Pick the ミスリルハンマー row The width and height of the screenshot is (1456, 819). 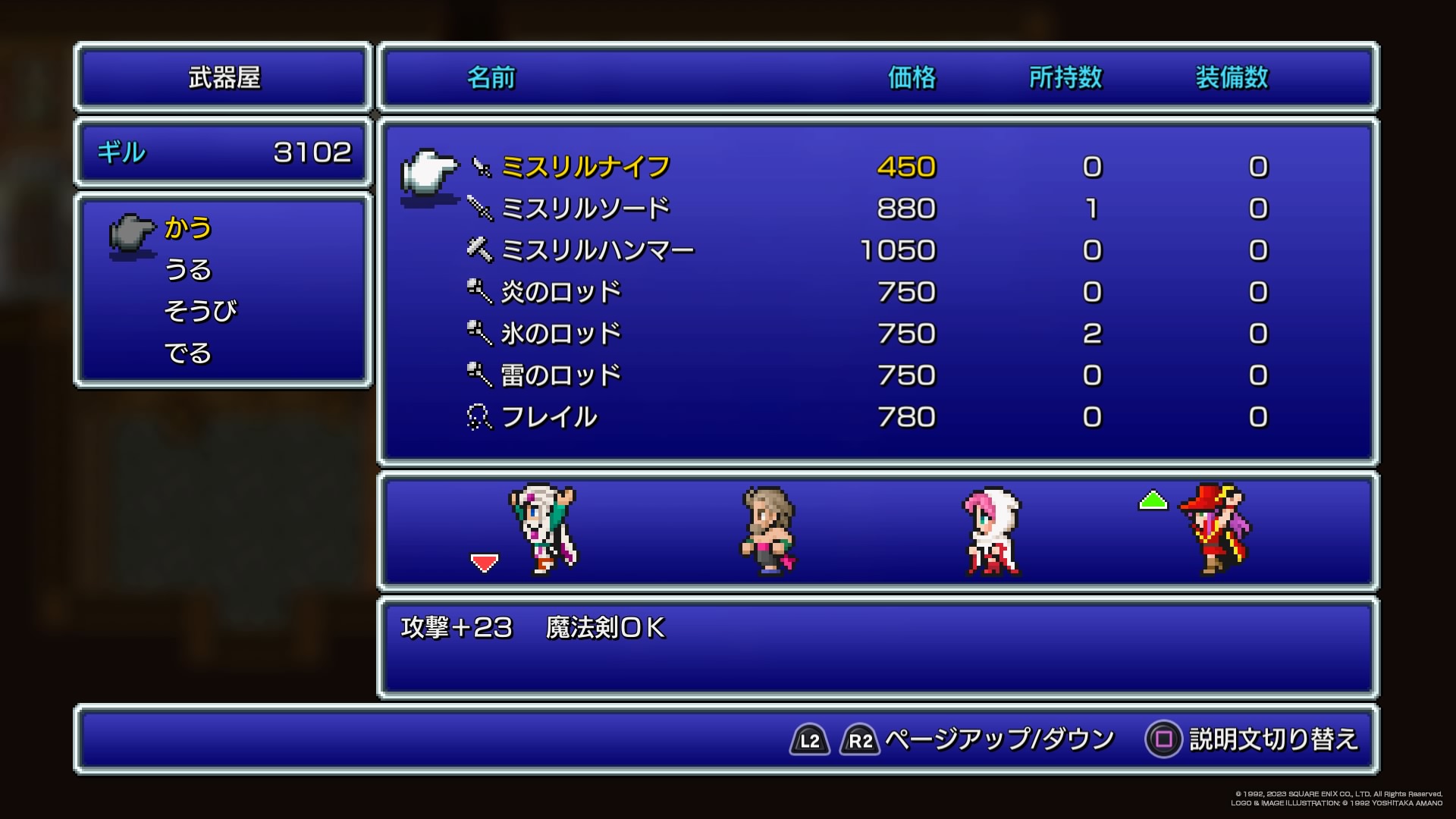click(x=598, y=251)
